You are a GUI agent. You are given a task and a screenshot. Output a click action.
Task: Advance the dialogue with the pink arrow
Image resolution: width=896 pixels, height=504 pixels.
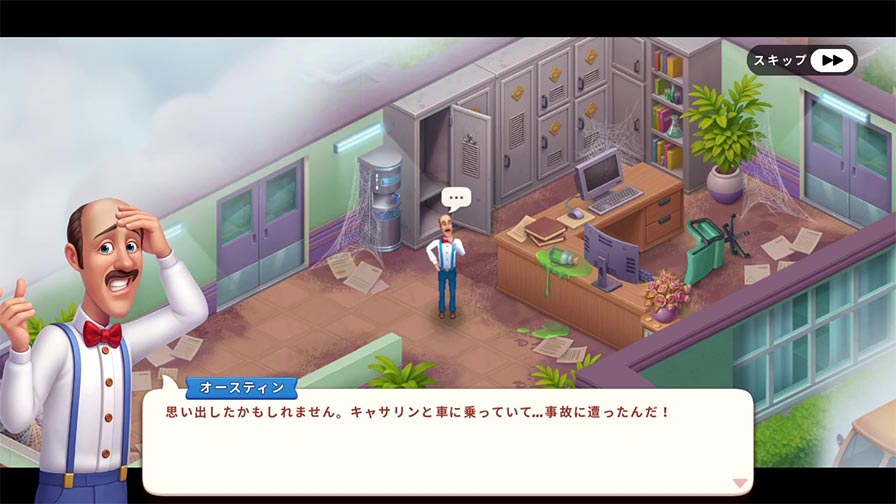click(739, 483)
